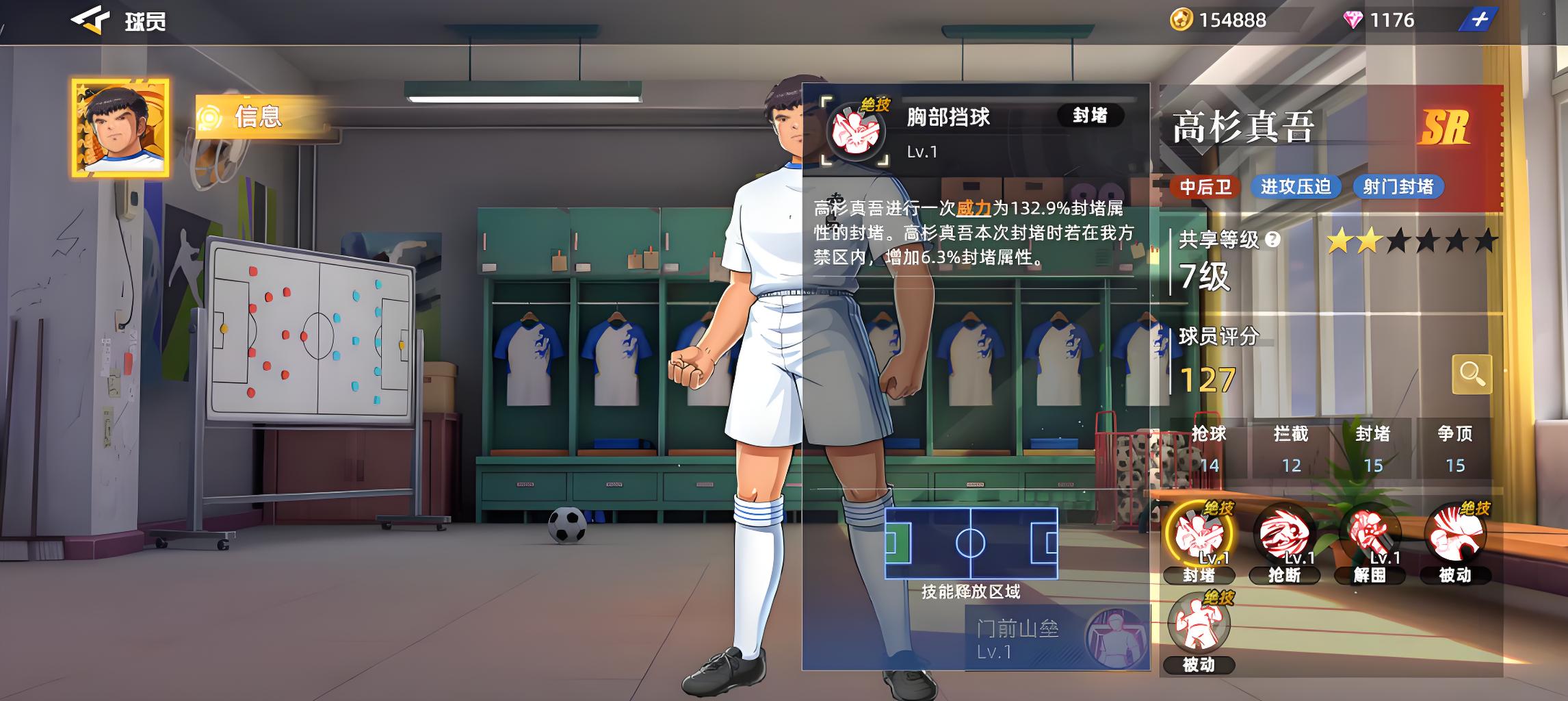The width and height of the screenshot is (1568, 701).
Task: Tap the 共享等级 question mark help icon
Action: [1272, 240]
